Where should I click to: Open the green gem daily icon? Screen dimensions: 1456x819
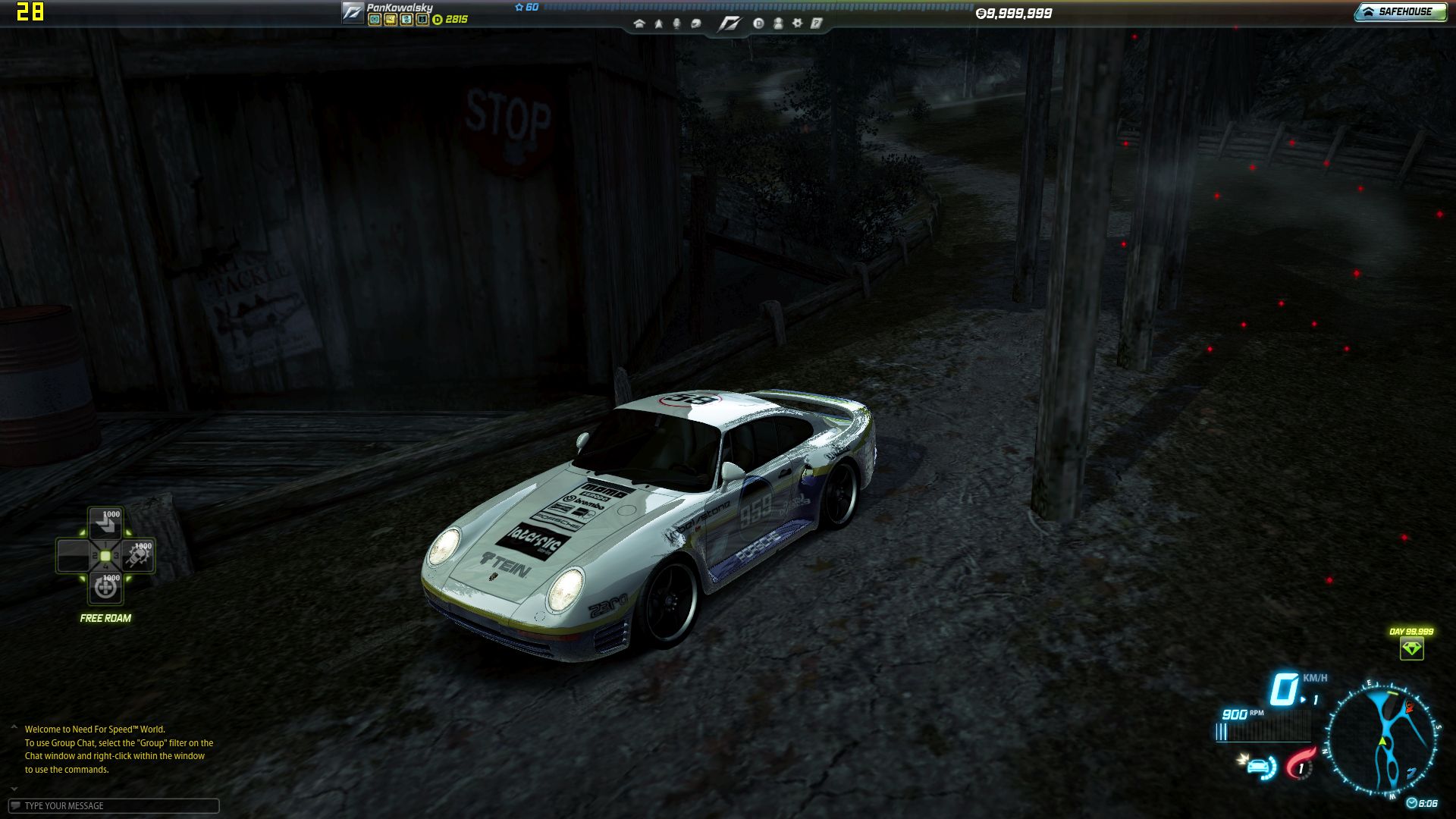(x=1411, y=648)
